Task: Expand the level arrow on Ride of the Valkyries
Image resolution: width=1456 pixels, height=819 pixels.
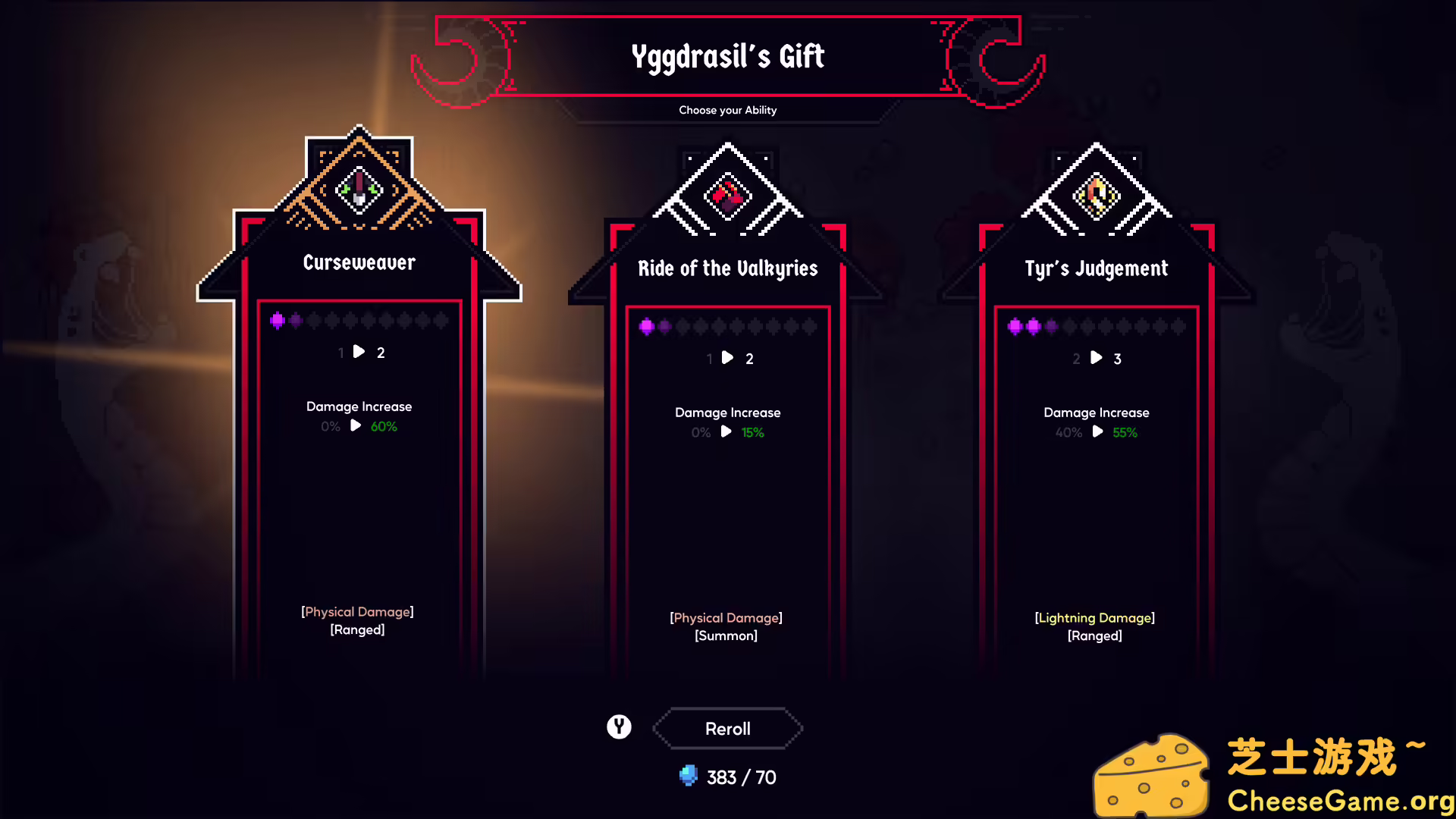Action: click(727, 358)
